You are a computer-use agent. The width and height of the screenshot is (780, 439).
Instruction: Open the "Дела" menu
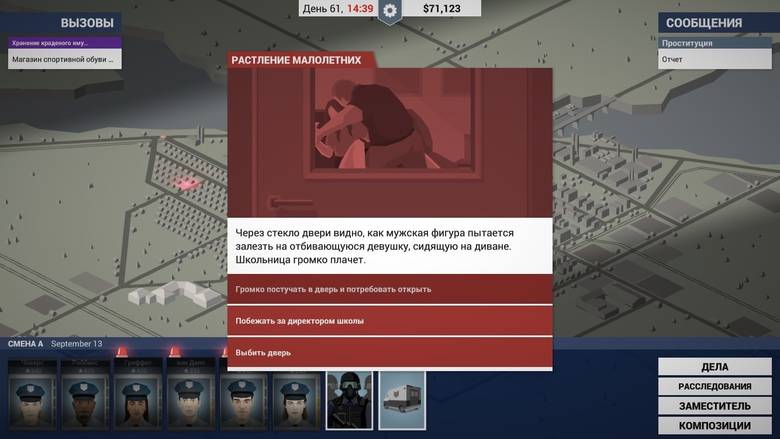click(714, 367)
